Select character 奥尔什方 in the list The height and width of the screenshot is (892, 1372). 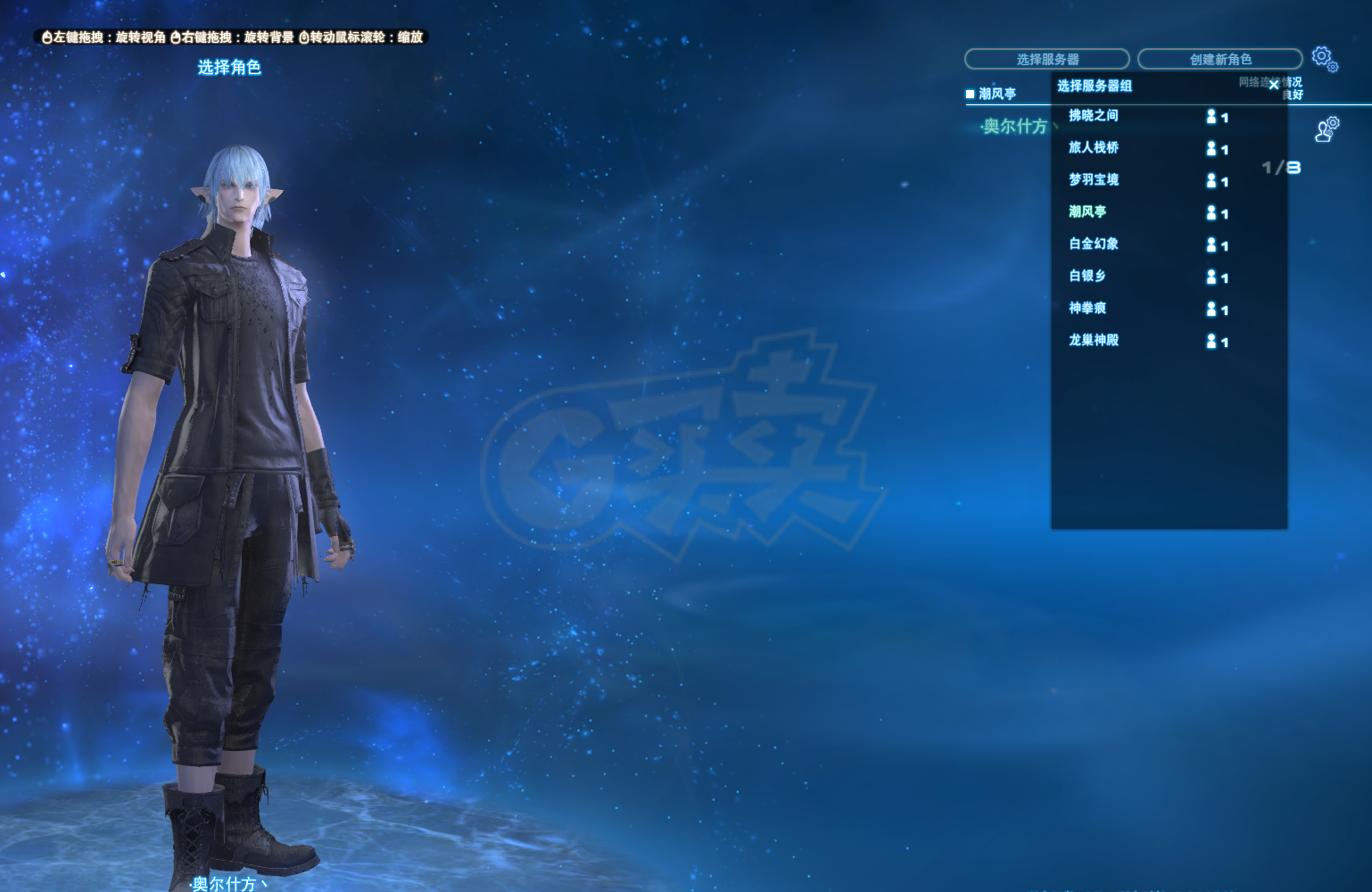[1014, 127]
